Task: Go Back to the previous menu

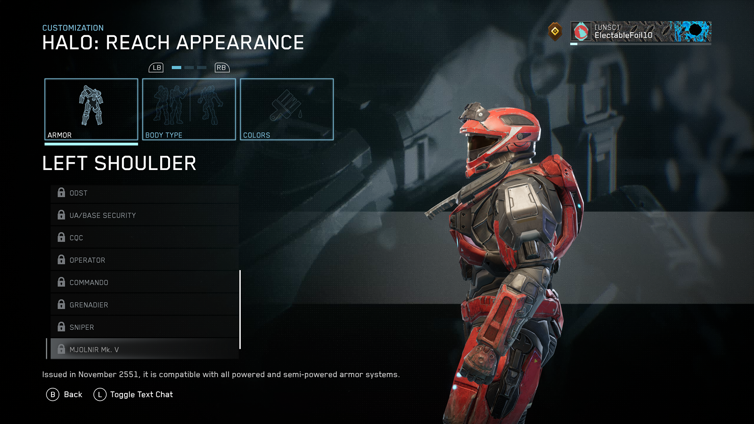Action: point(65,395)
